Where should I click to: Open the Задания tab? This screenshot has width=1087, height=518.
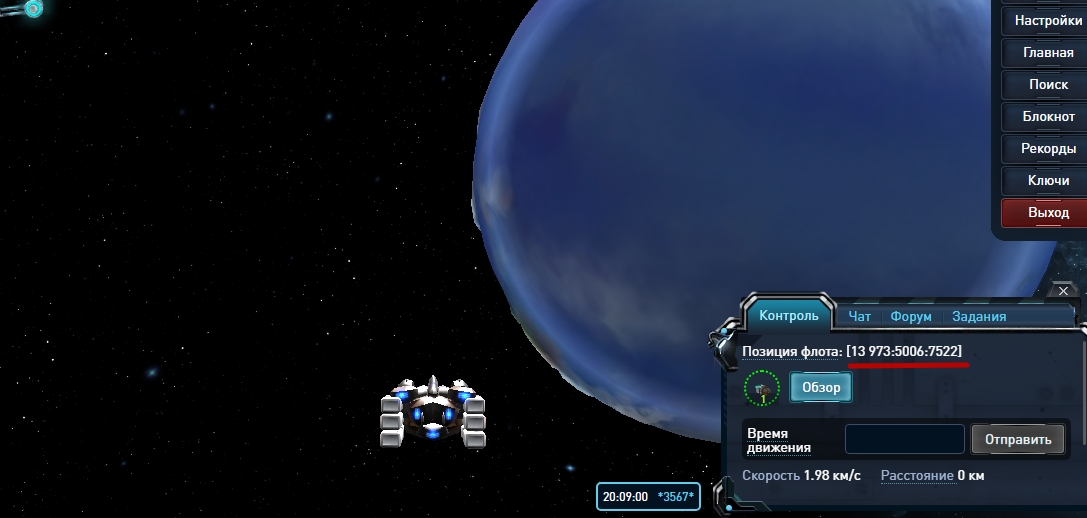pyautogui.click(x=978, y=316)
